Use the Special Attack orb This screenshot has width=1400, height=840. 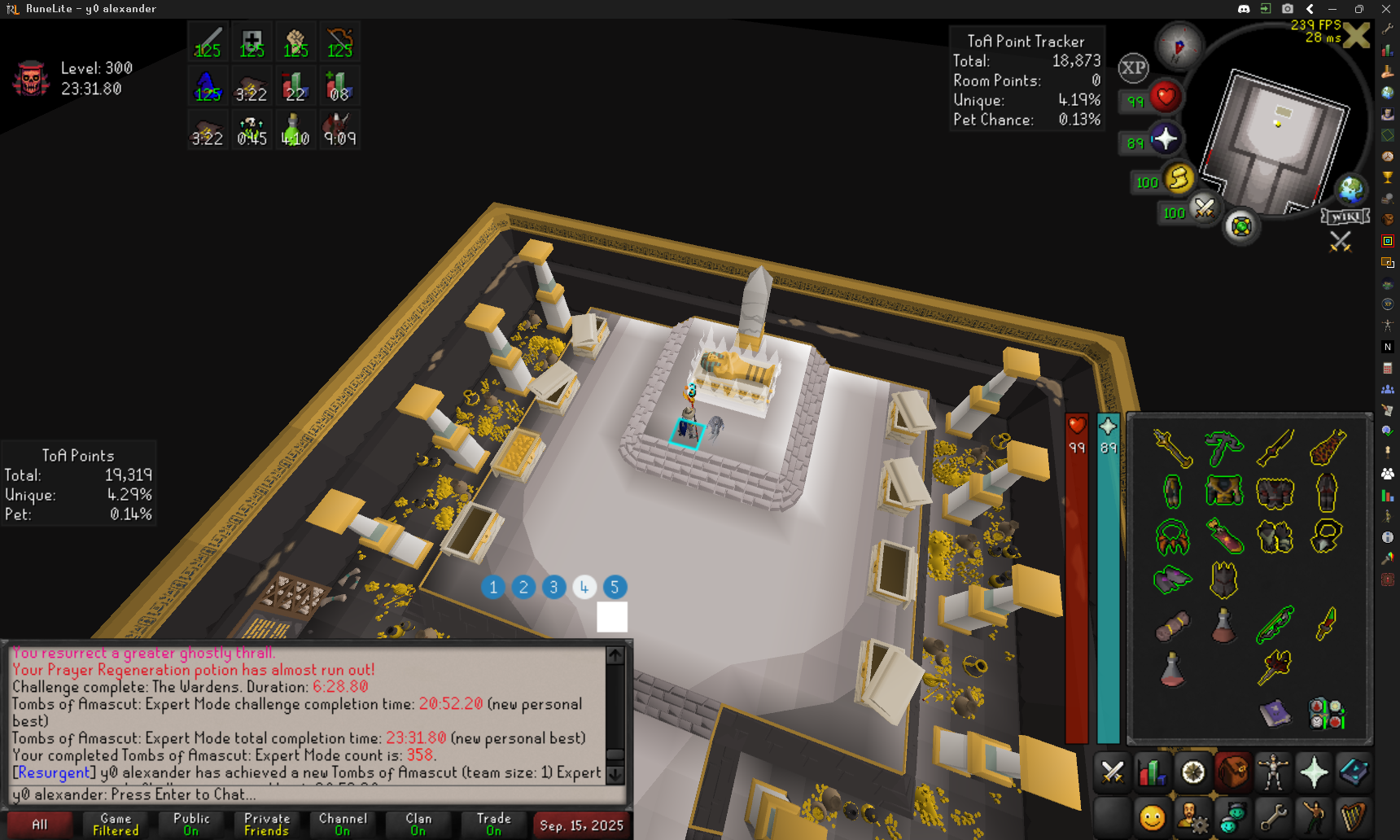click(1204, 209)
